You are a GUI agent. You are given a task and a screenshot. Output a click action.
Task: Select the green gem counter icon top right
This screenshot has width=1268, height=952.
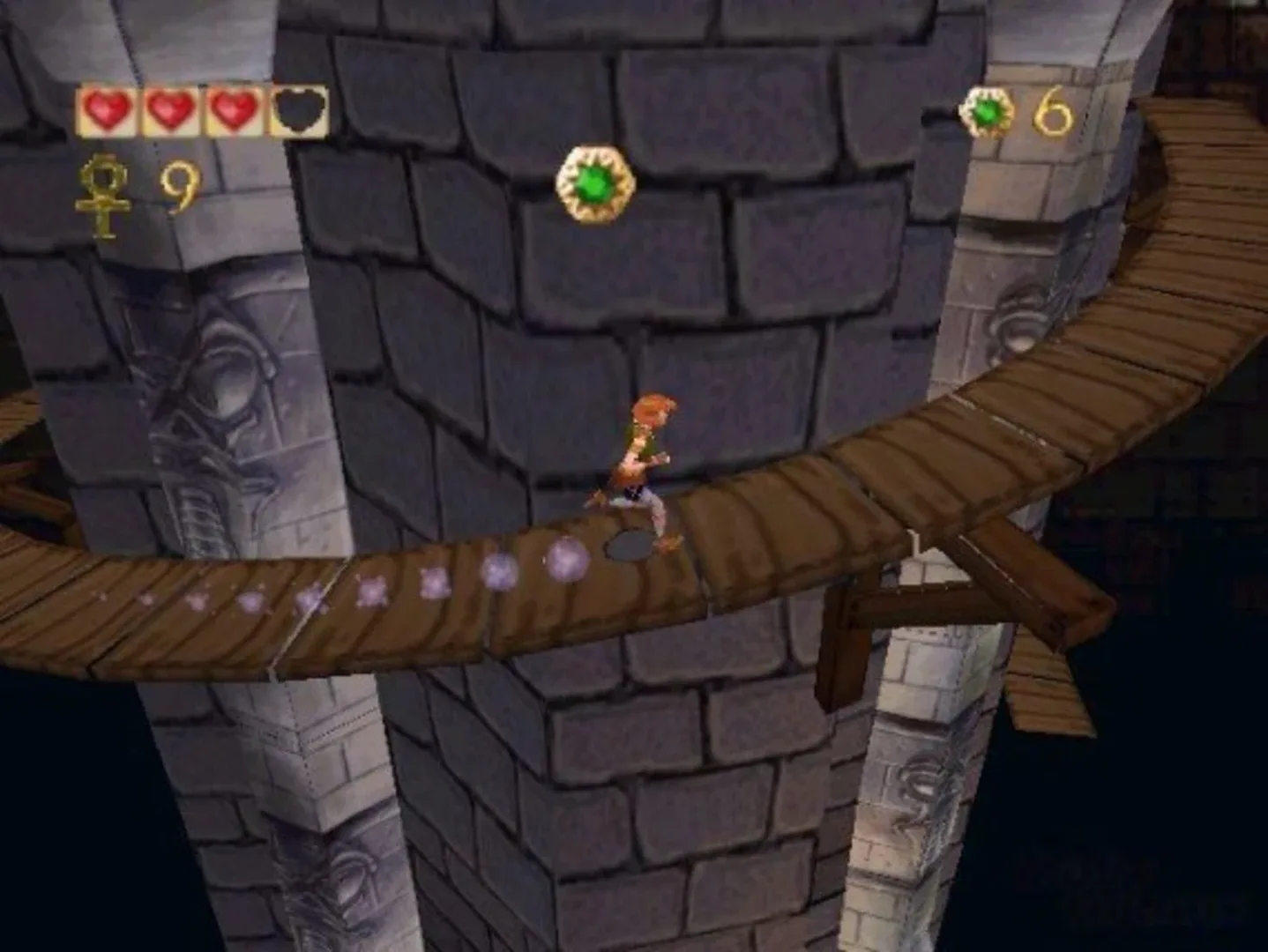pos(988,111)
